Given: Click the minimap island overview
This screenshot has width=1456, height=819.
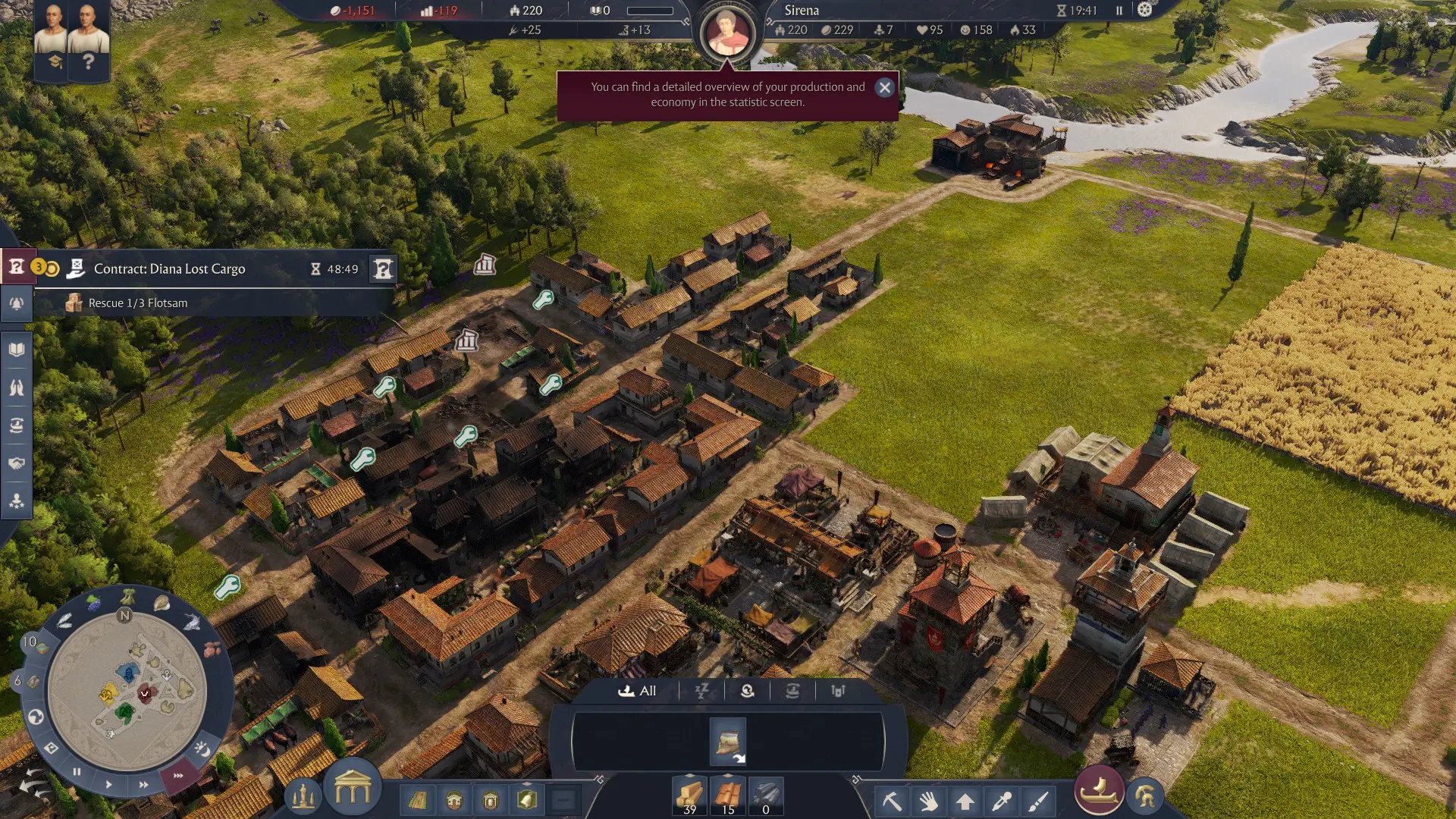Looking at the screenshot, I should click(x=127, y=690).
